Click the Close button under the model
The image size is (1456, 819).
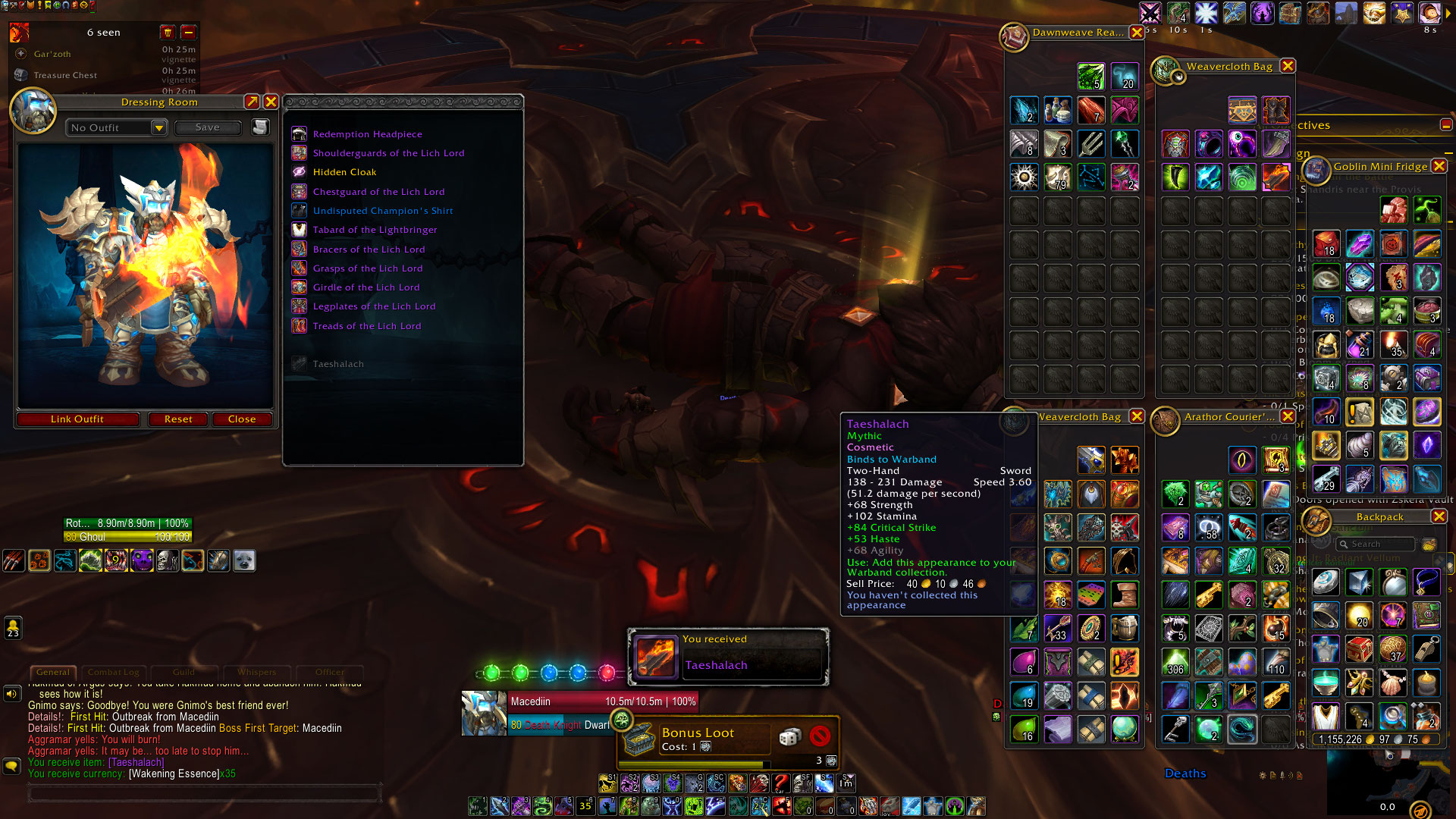[x=242, y=419]
